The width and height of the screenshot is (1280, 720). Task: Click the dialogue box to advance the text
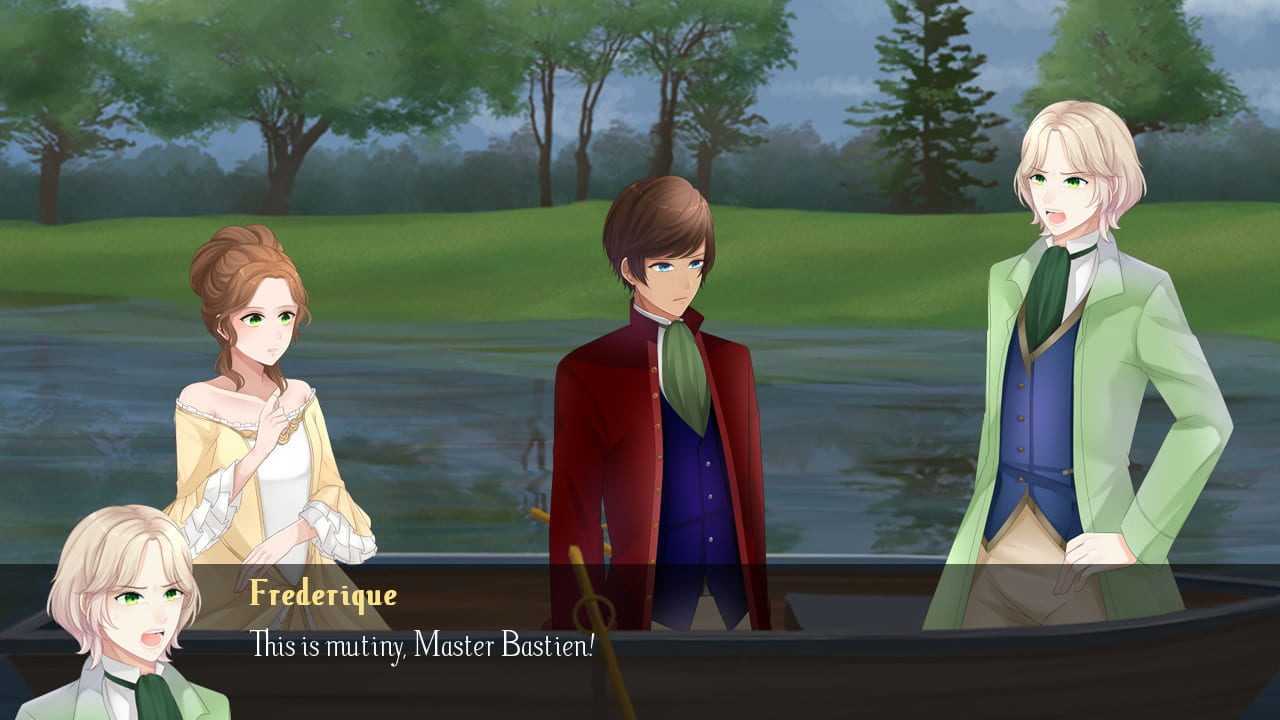(x=700, y=642)
